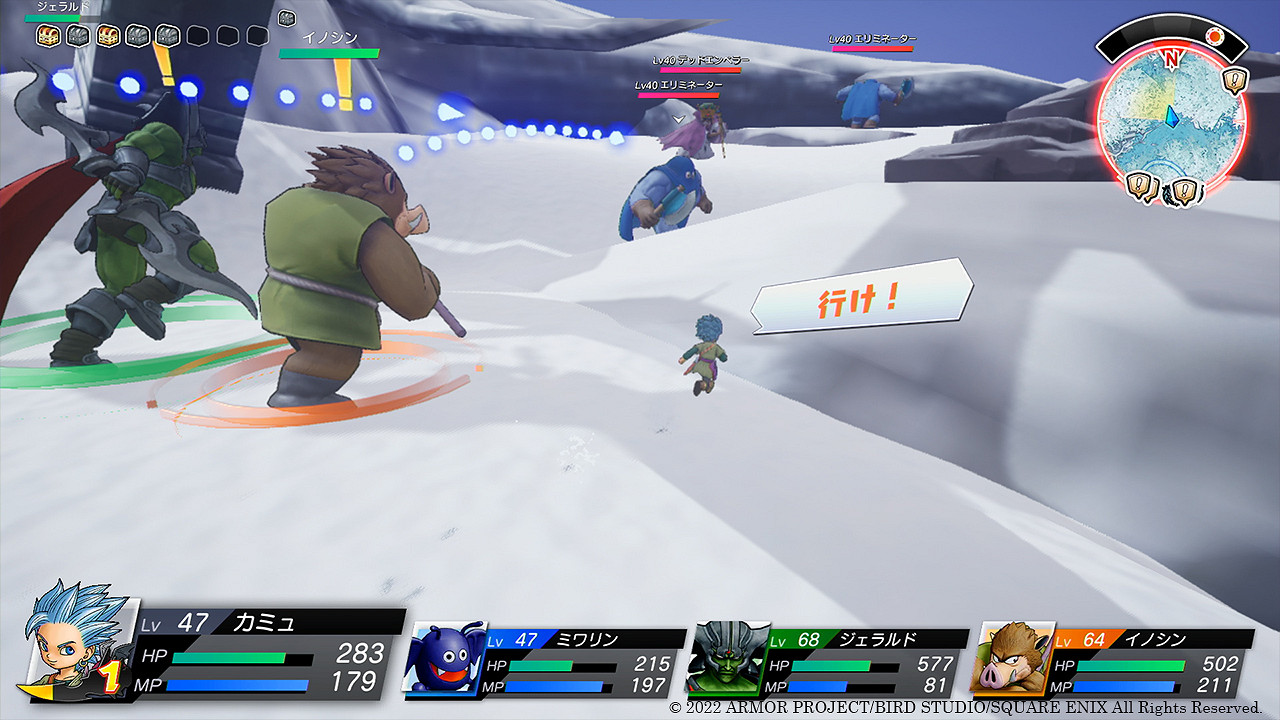The width and height of the screenshot is (1280, 720).
Task: Select カミュ's character status panel
Action: [215, 652]
